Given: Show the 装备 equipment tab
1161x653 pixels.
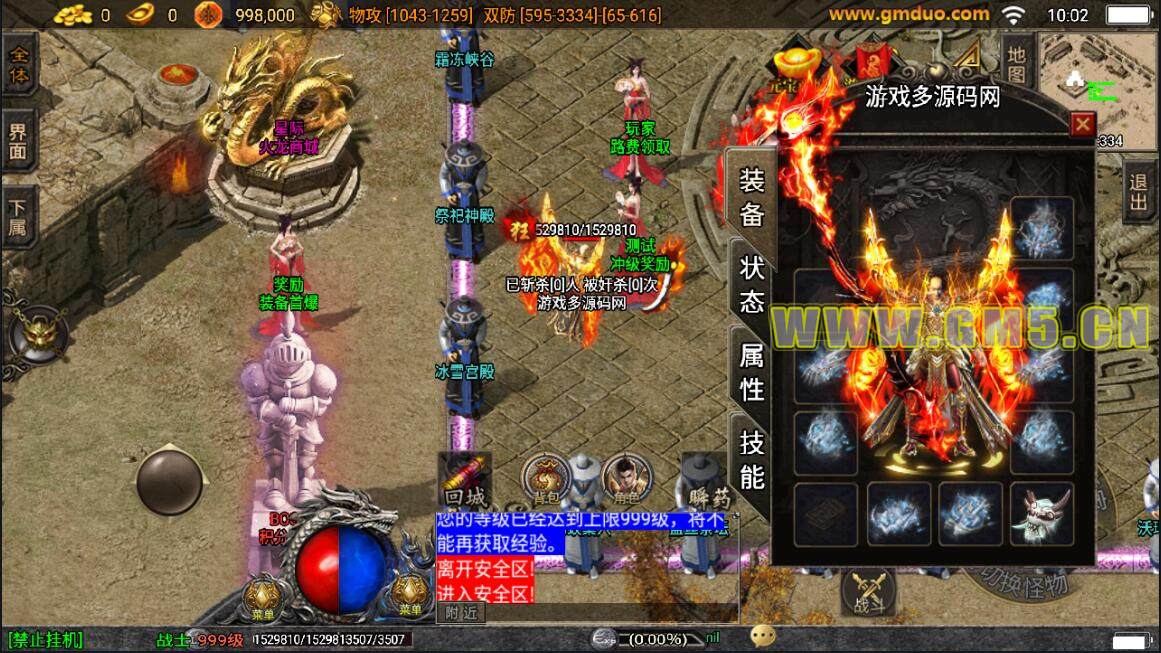Looking at the screenshot, I should (752, 197).
